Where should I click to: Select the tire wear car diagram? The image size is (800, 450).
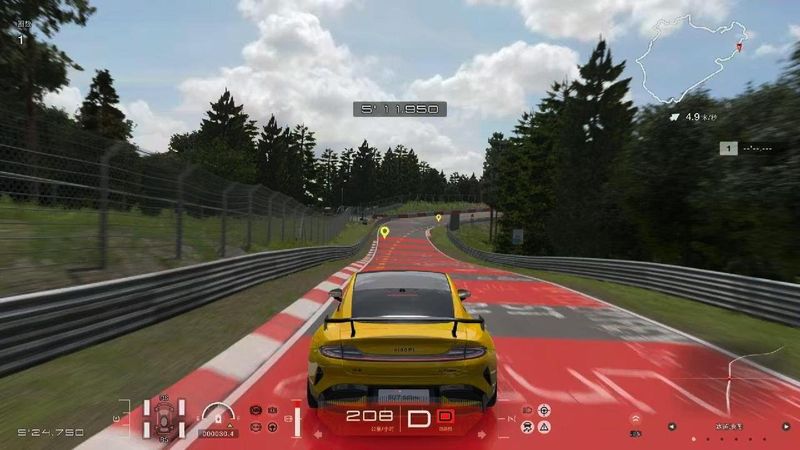coord(164,418)
